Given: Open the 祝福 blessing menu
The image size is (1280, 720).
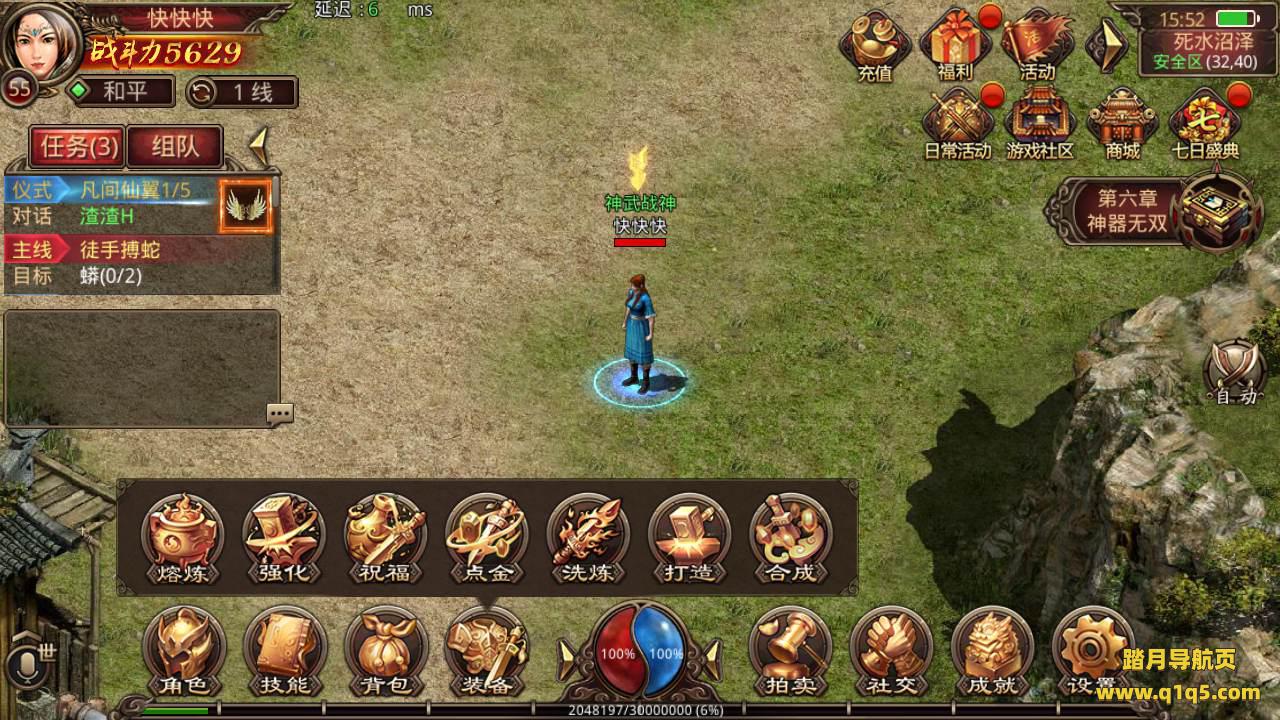Looking at the screenshot, I should (x=385, y=537).
